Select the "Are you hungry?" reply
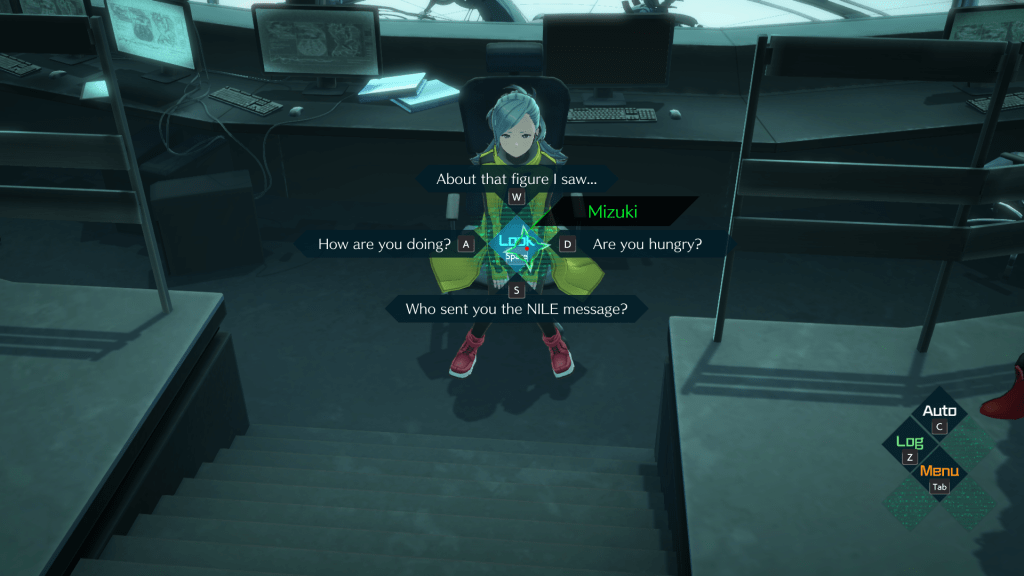 (x=647, y=244)
